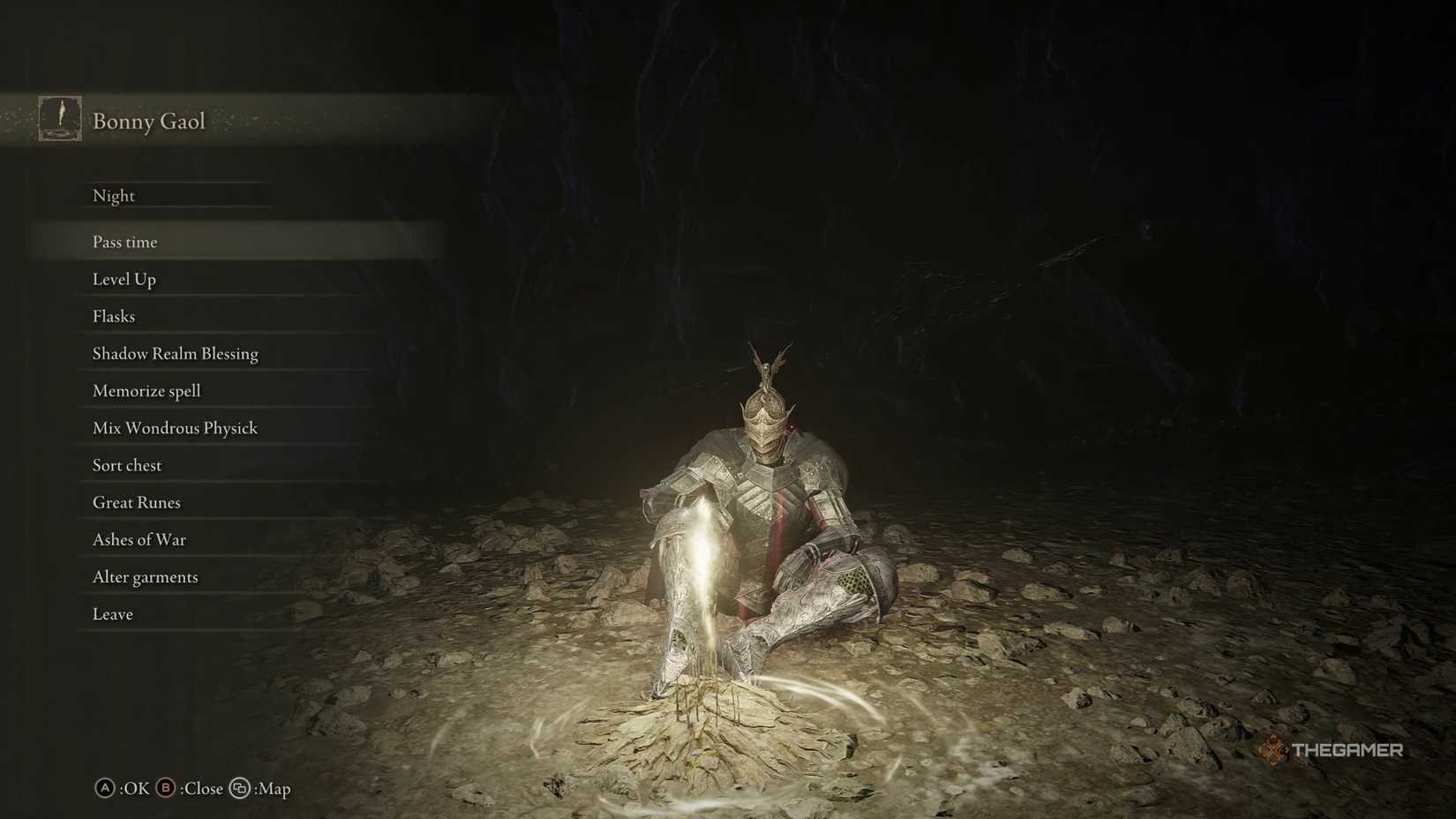The image size is (1456, 819).
Task: Open the Great Runes menu
Action: pyautogui.click(x=137, y=502)
